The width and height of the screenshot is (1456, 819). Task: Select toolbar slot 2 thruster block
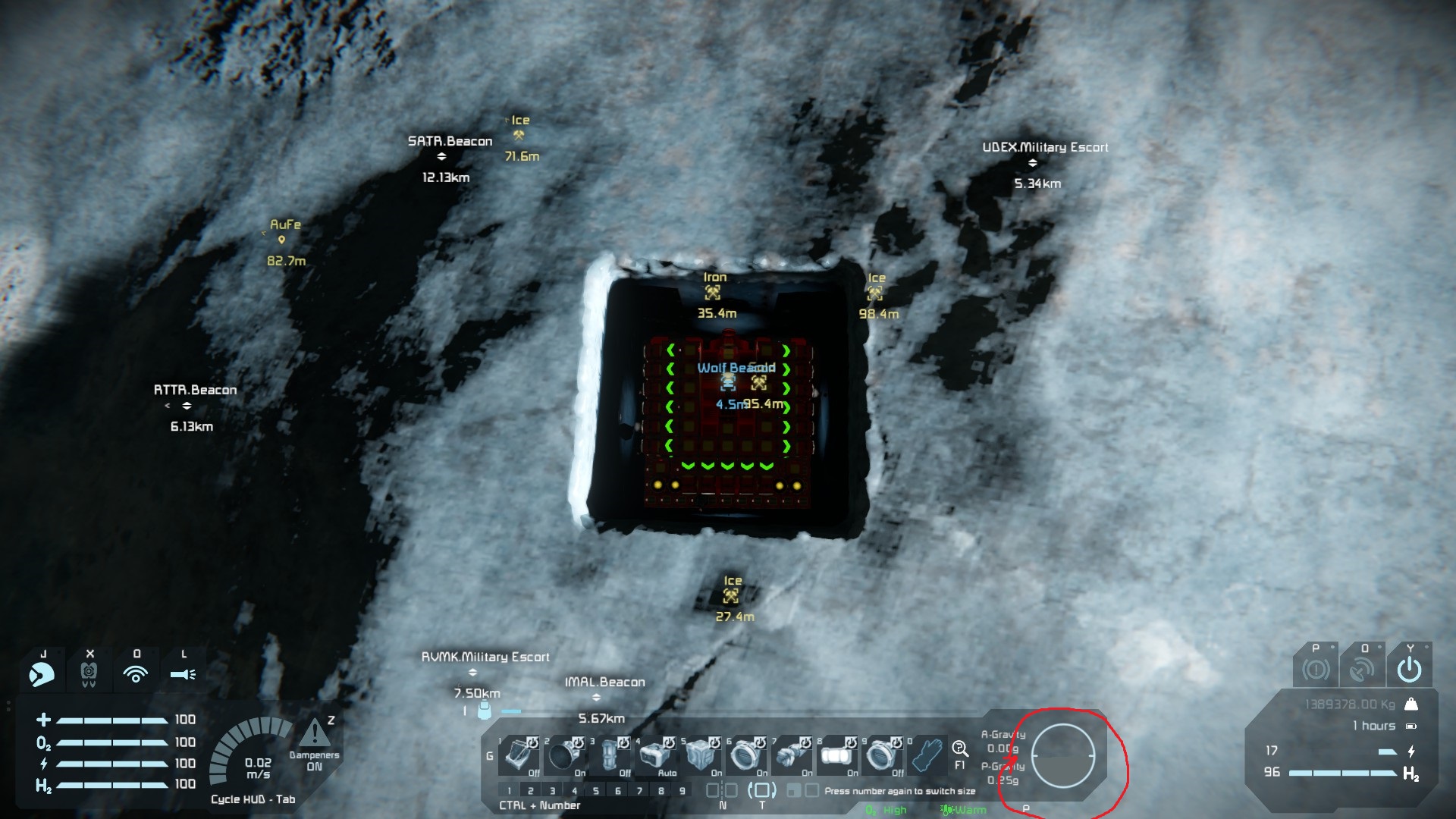(566, 755)
